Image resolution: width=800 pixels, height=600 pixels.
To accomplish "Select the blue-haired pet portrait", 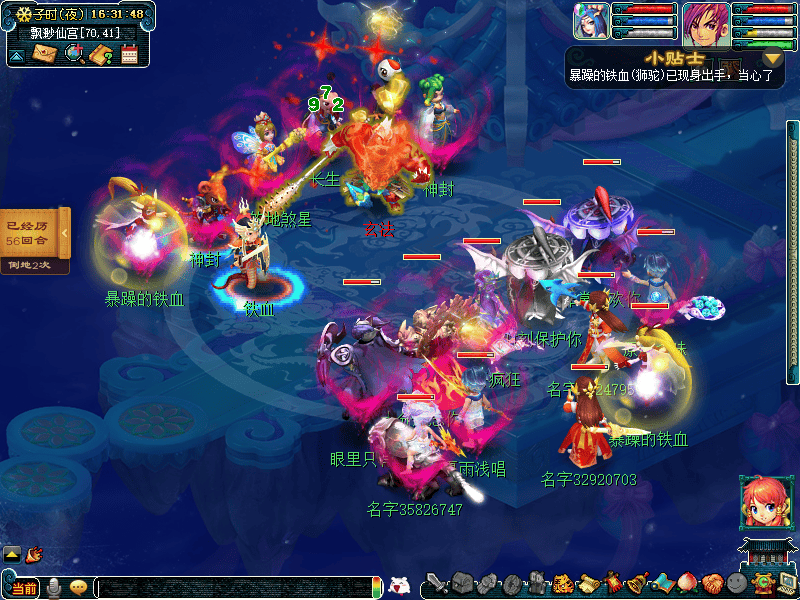I will point(590,22).
